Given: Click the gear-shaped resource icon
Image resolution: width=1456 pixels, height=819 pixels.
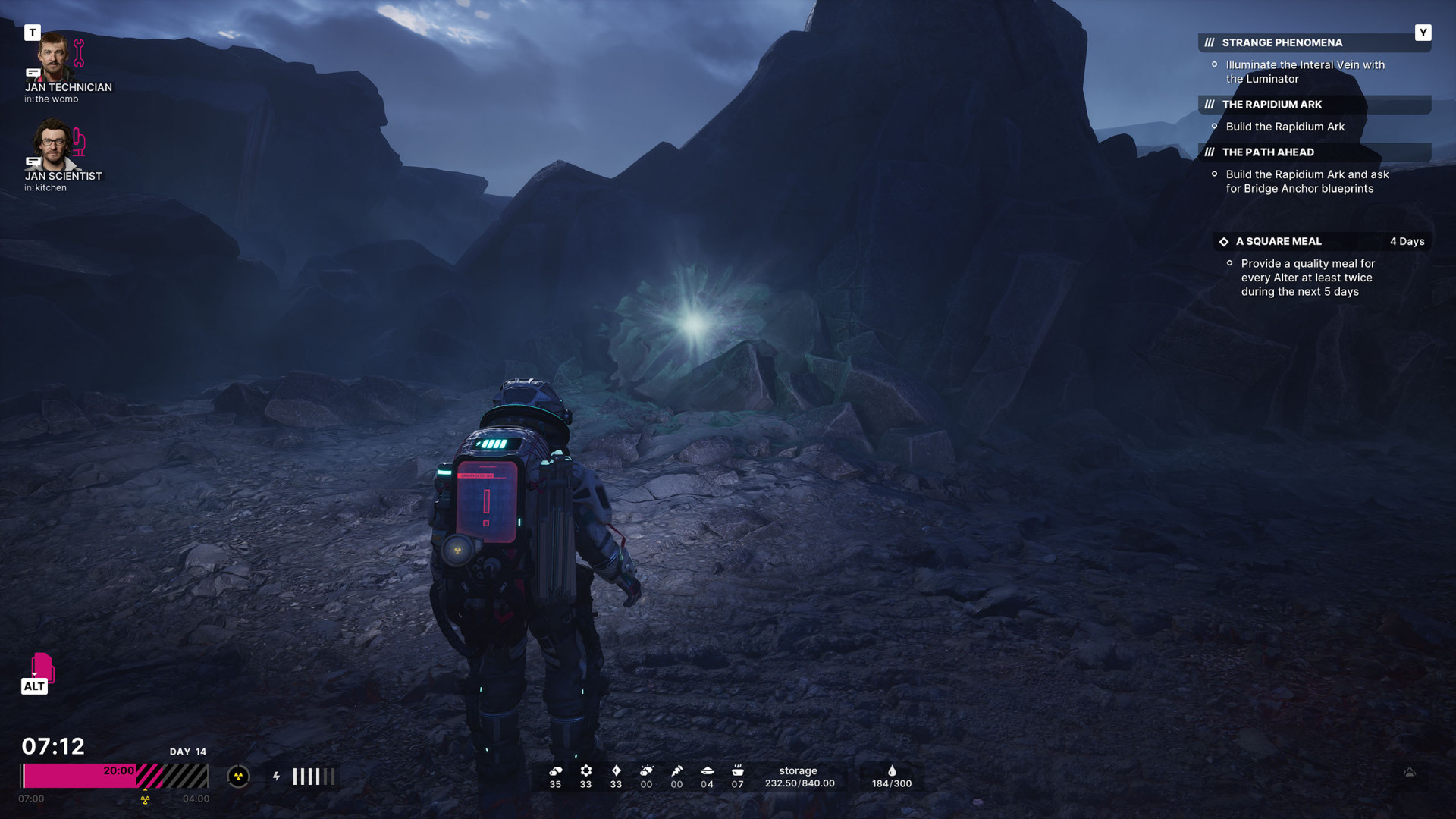Looking at the screenshot, I should pos(585,771).
